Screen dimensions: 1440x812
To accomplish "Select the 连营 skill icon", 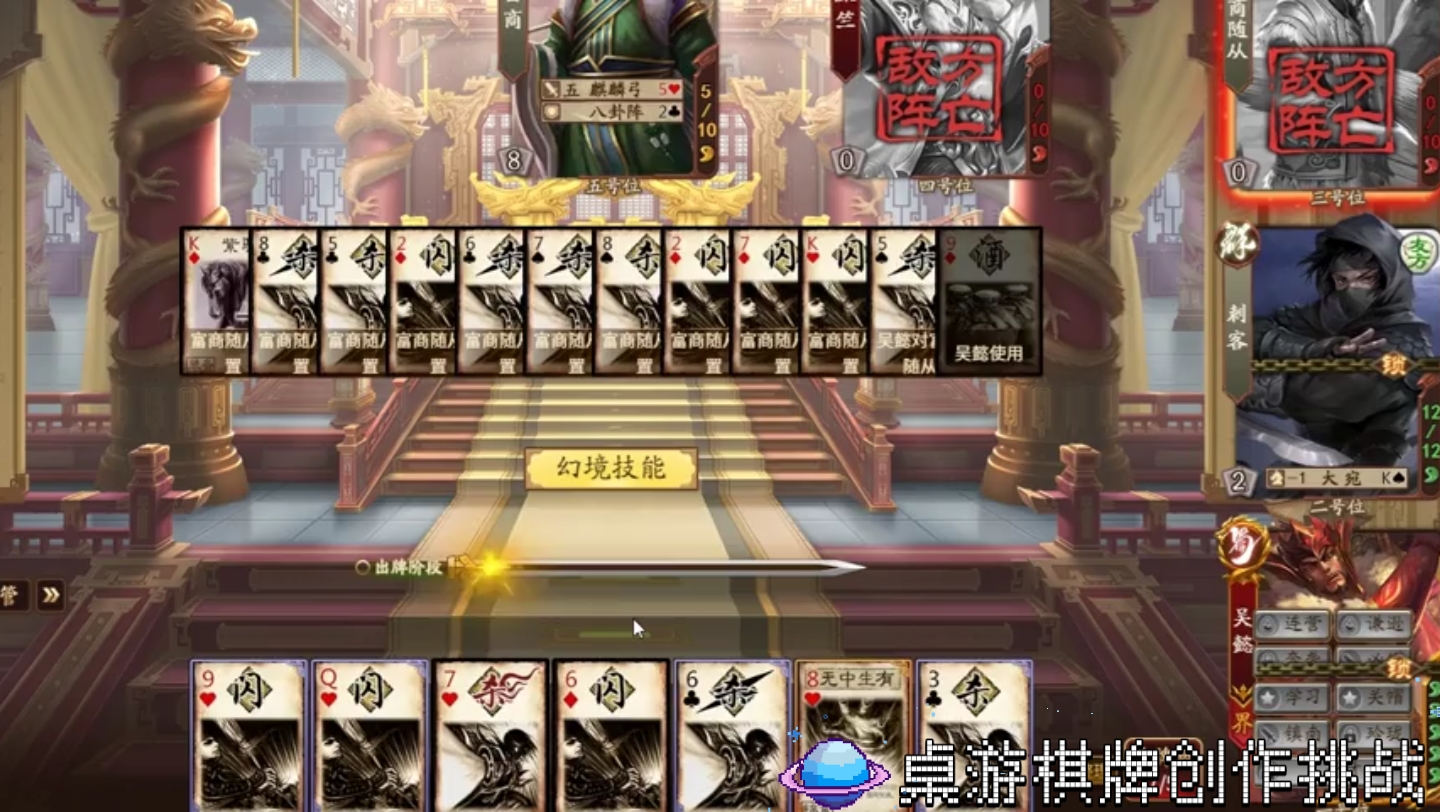I will click(x=1293, y=624).
